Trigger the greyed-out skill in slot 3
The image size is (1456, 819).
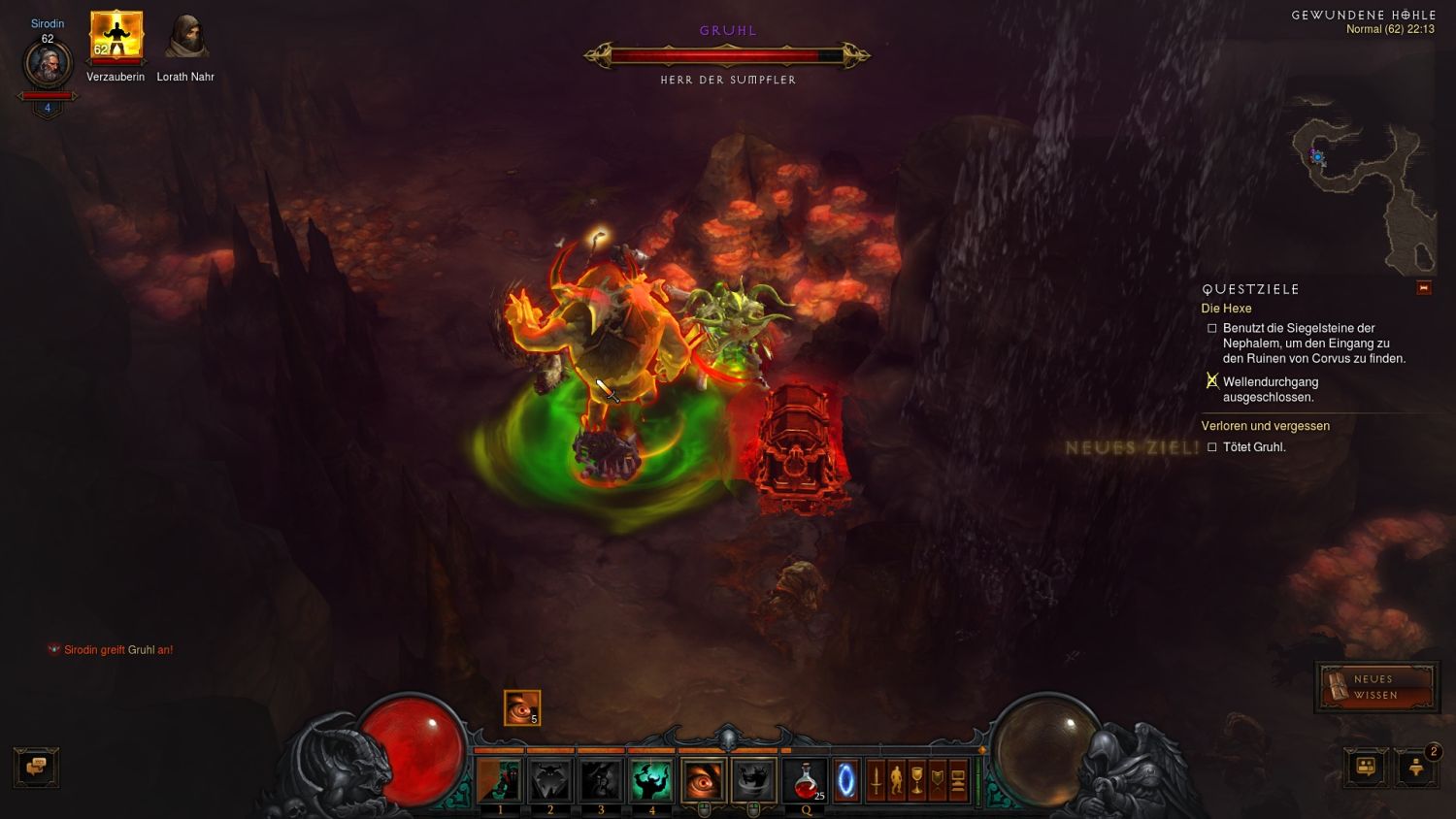point(601,780)
